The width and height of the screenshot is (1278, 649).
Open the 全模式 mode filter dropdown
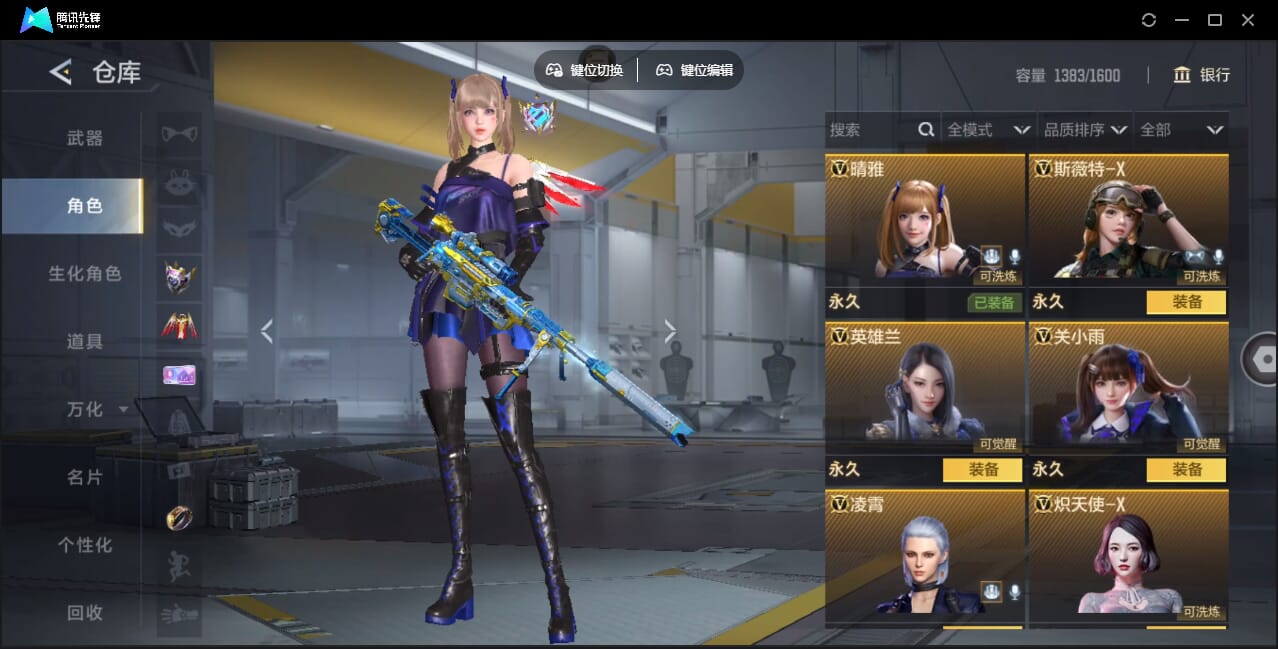coord(988,130)
